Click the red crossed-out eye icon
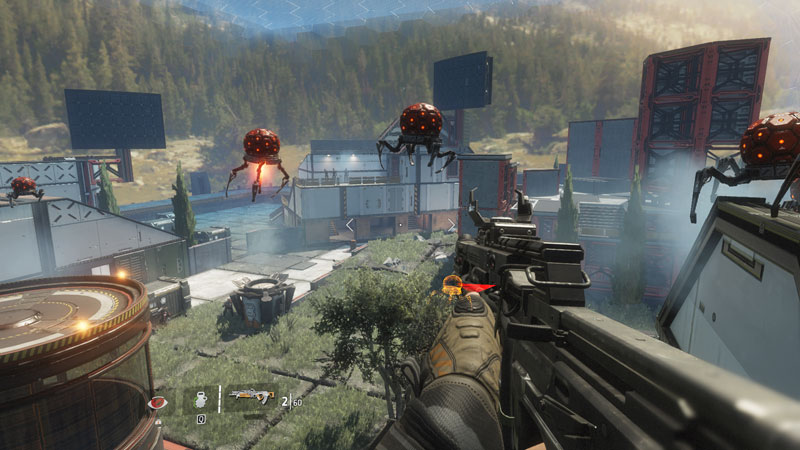Screen dimensions: 800x450 pyautogui.click(x=157, y=402)
